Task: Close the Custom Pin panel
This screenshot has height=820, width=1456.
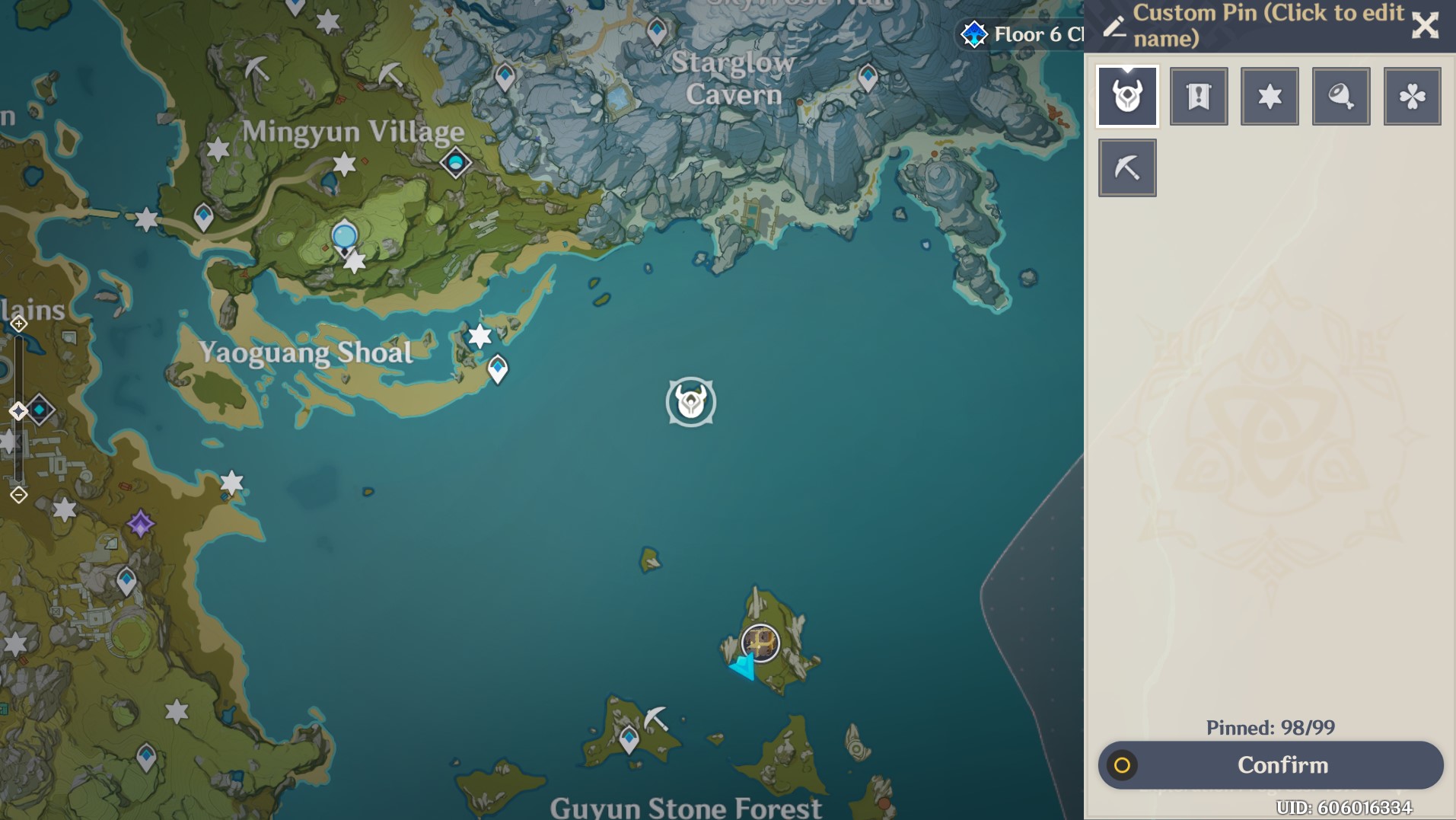Action: (x=1426, y=25)
